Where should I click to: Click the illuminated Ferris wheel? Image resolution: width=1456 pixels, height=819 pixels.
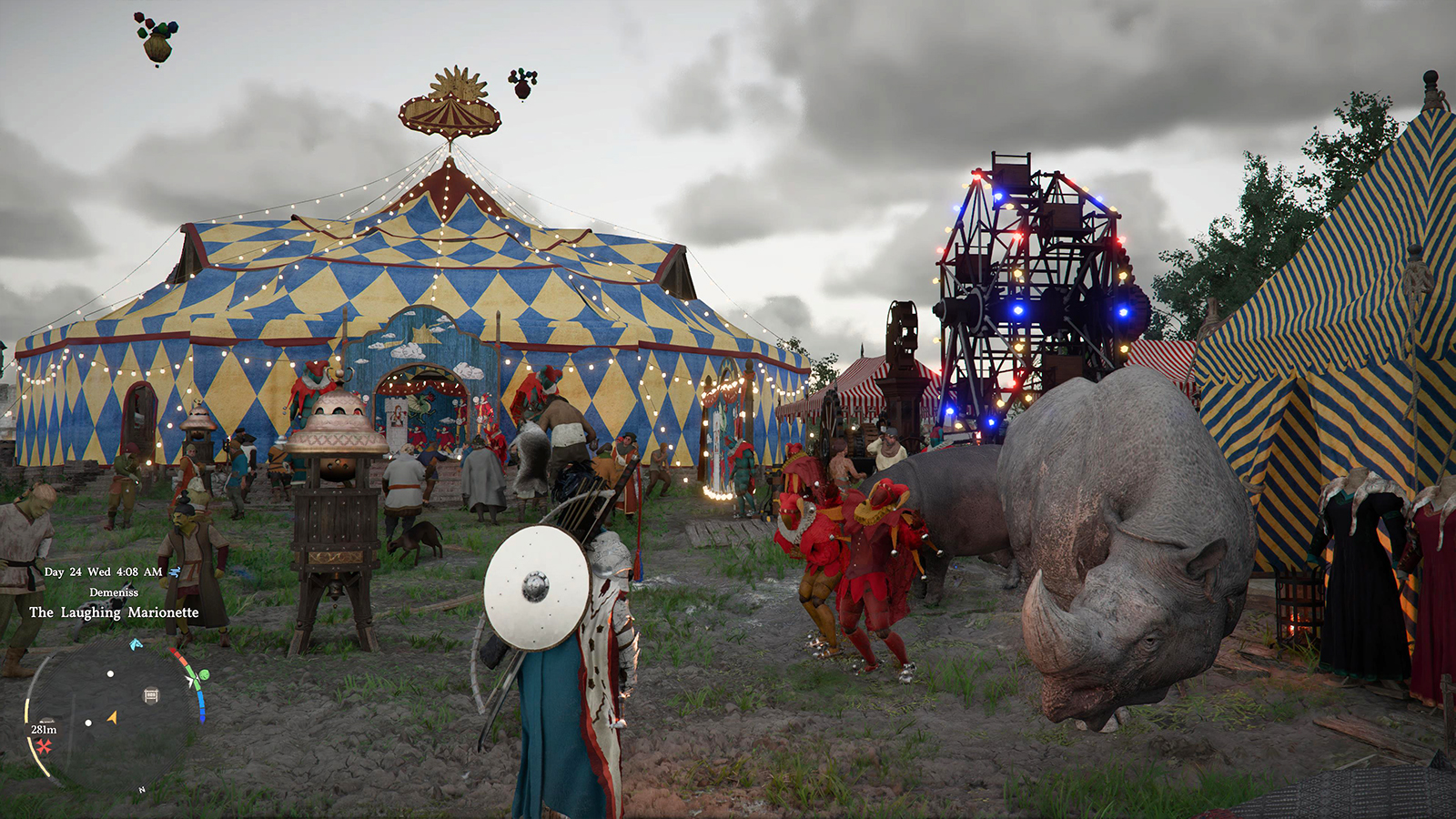[1037, 273]
